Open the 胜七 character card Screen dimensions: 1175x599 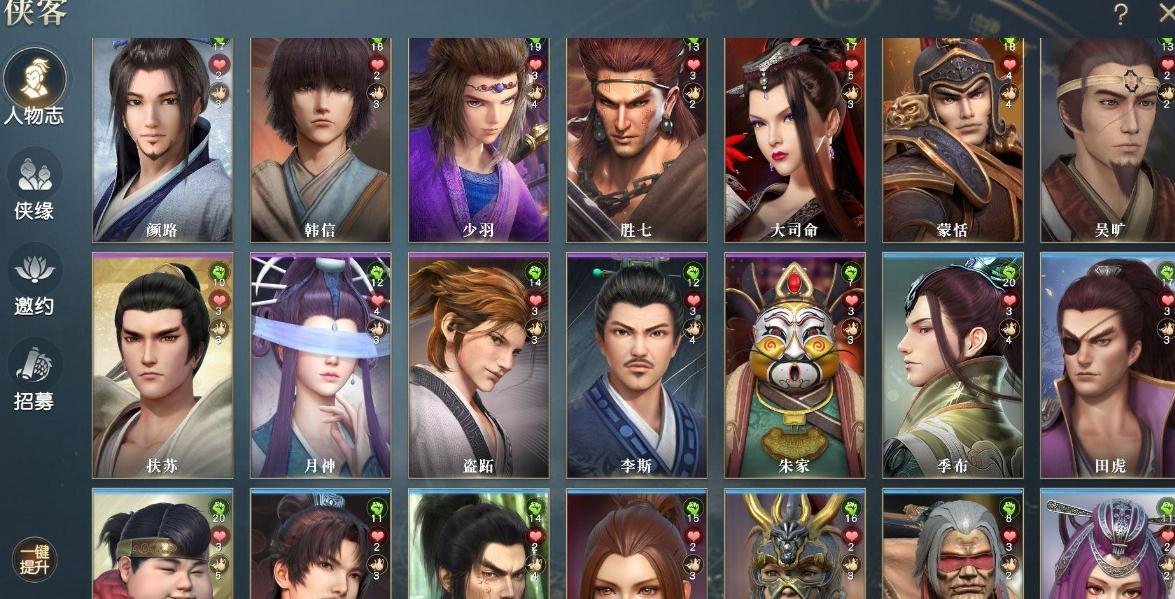click(636, 140)
